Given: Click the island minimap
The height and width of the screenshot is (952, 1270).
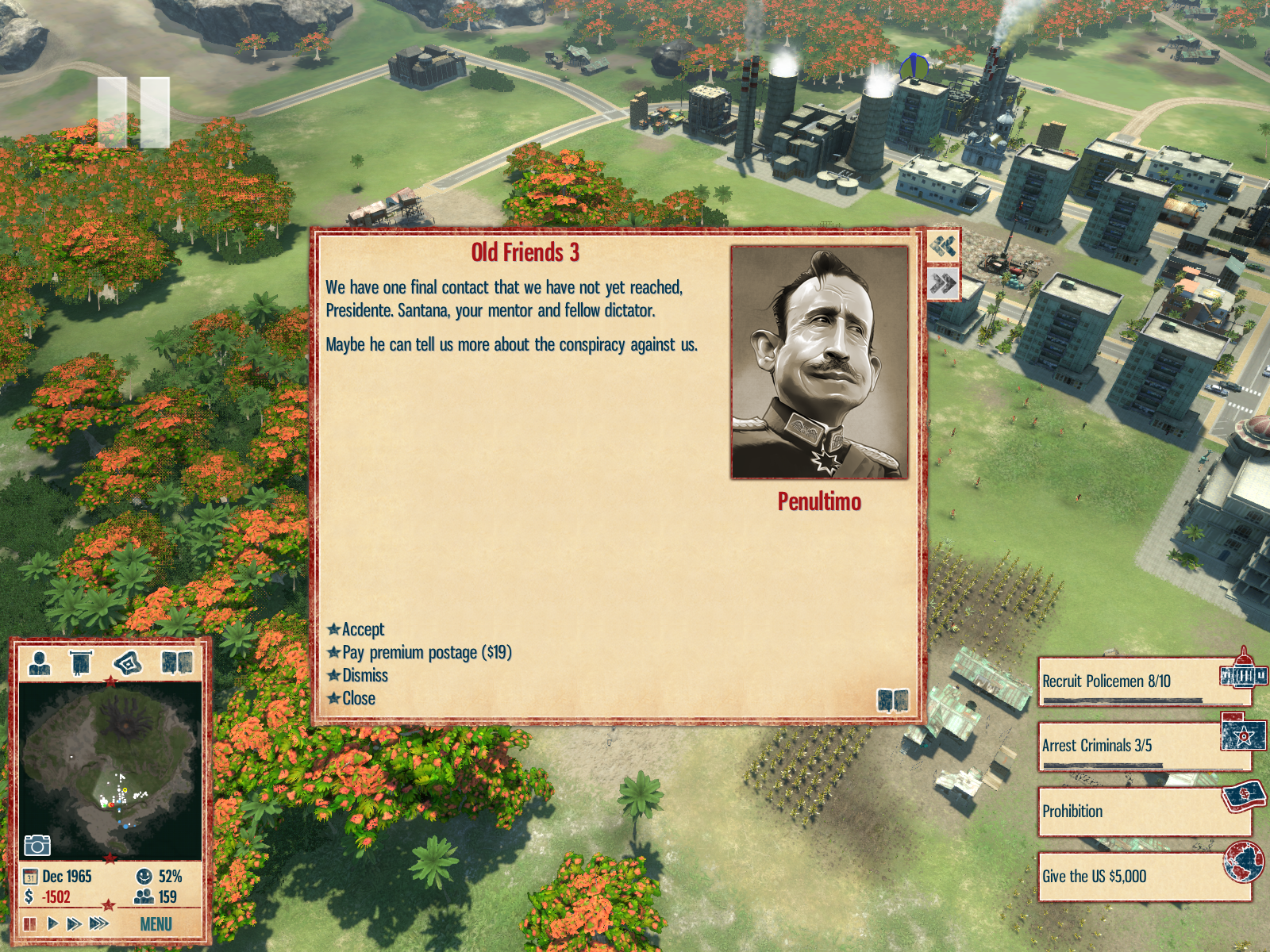Looking at the screenshot, I should tap(110, 770).
